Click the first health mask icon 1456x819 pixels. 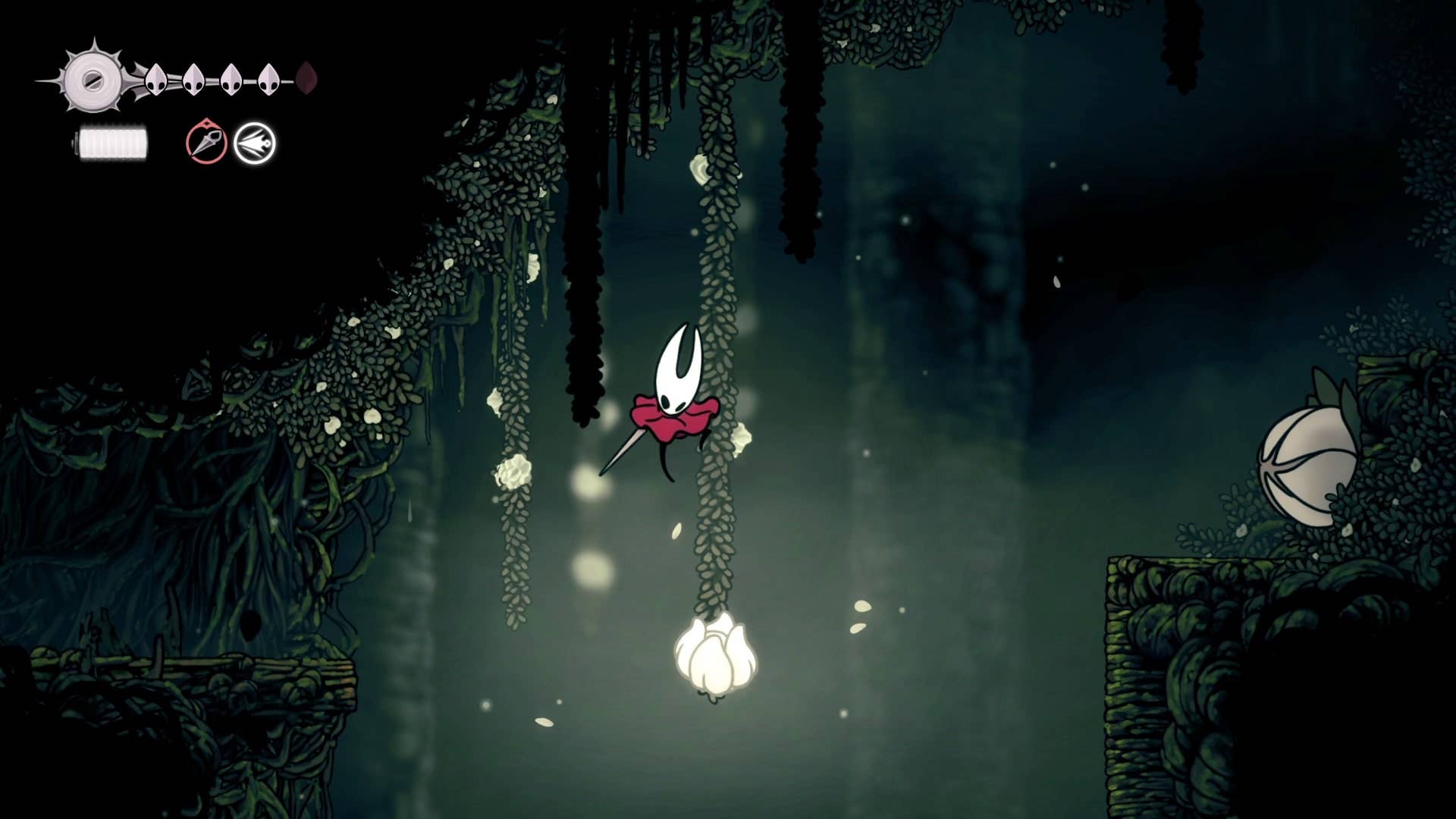click(157, 80)
